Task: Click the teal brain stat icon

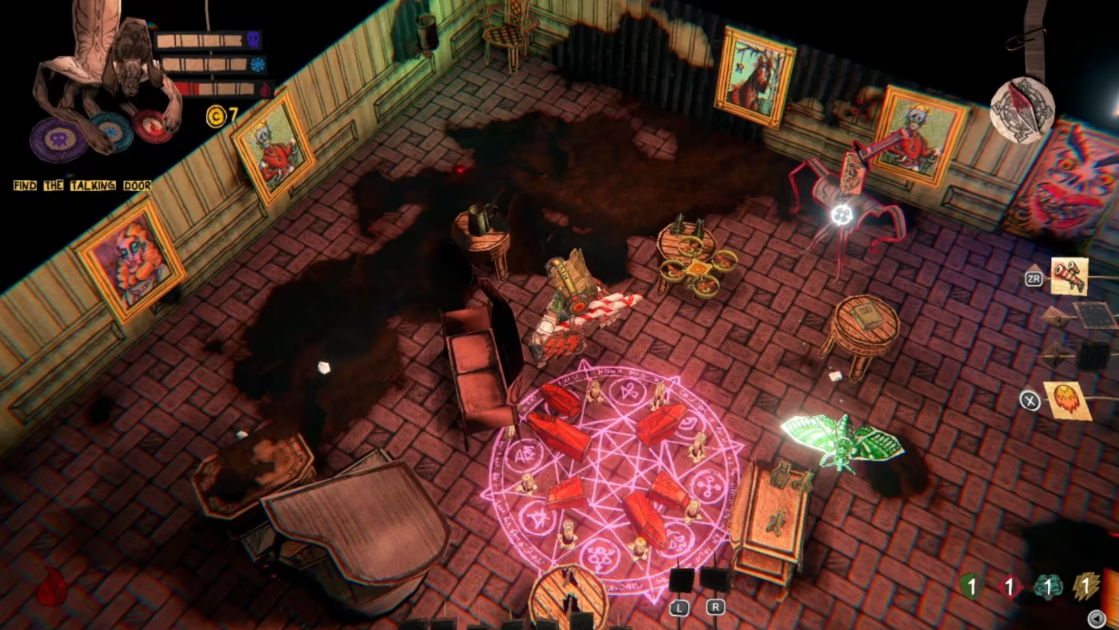Action: (x=1047, y=587)
